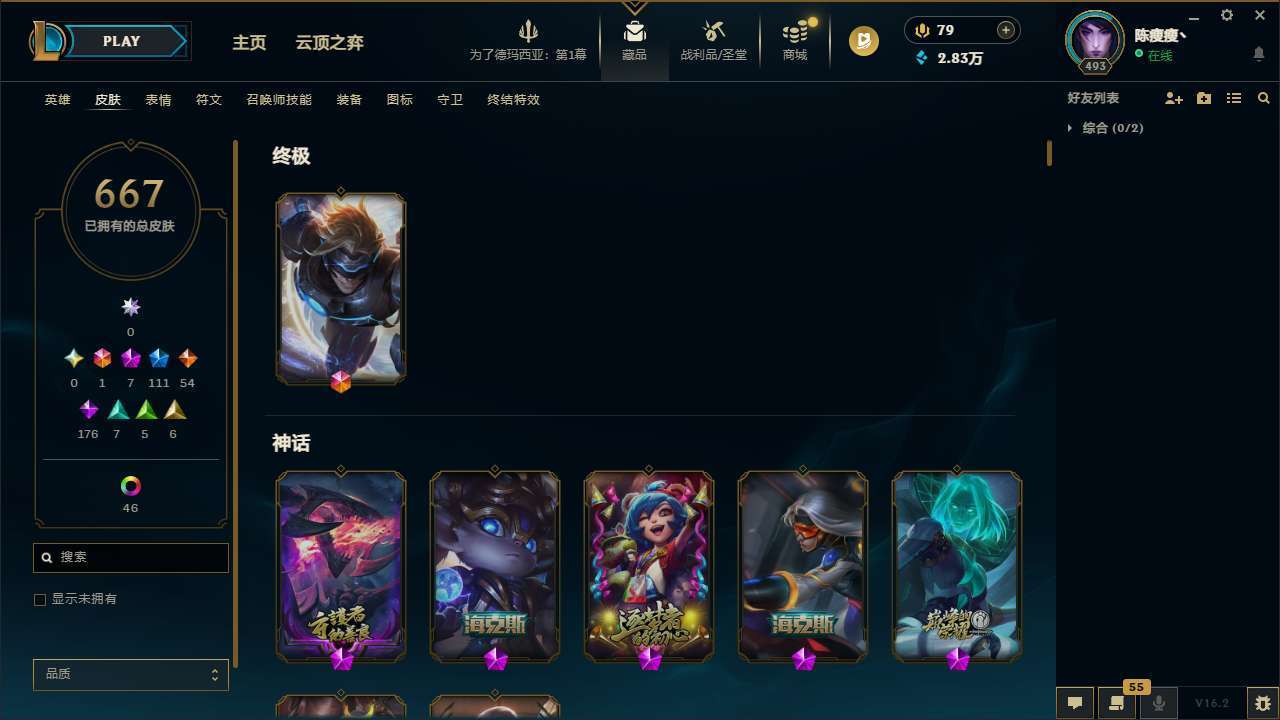Click the + button to buy RP
This screenshot has width=1280, height=720.
tap(1004, 30)
